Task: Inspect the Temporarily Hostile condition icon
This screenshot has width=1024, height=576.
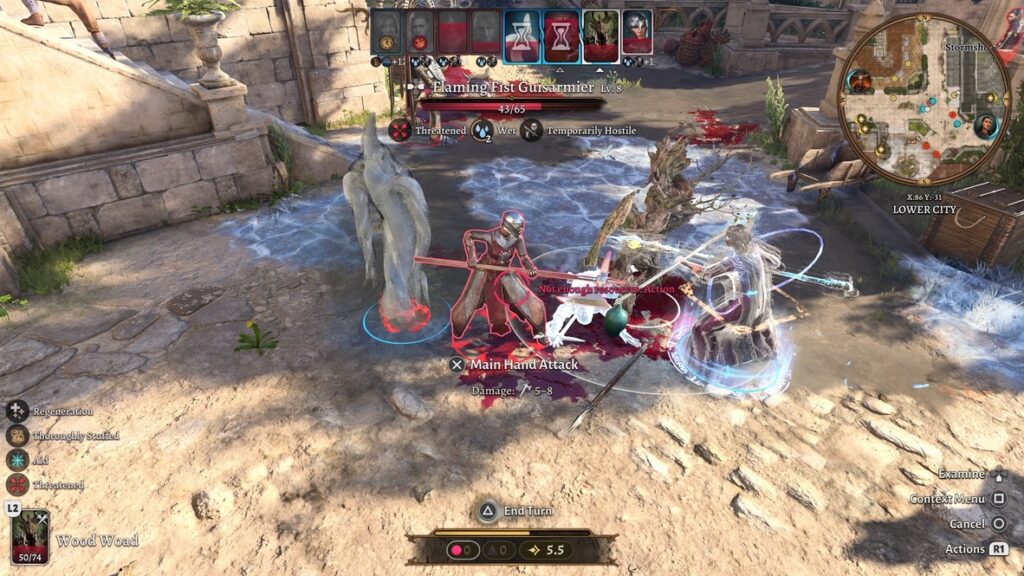Action: point(531,130)
